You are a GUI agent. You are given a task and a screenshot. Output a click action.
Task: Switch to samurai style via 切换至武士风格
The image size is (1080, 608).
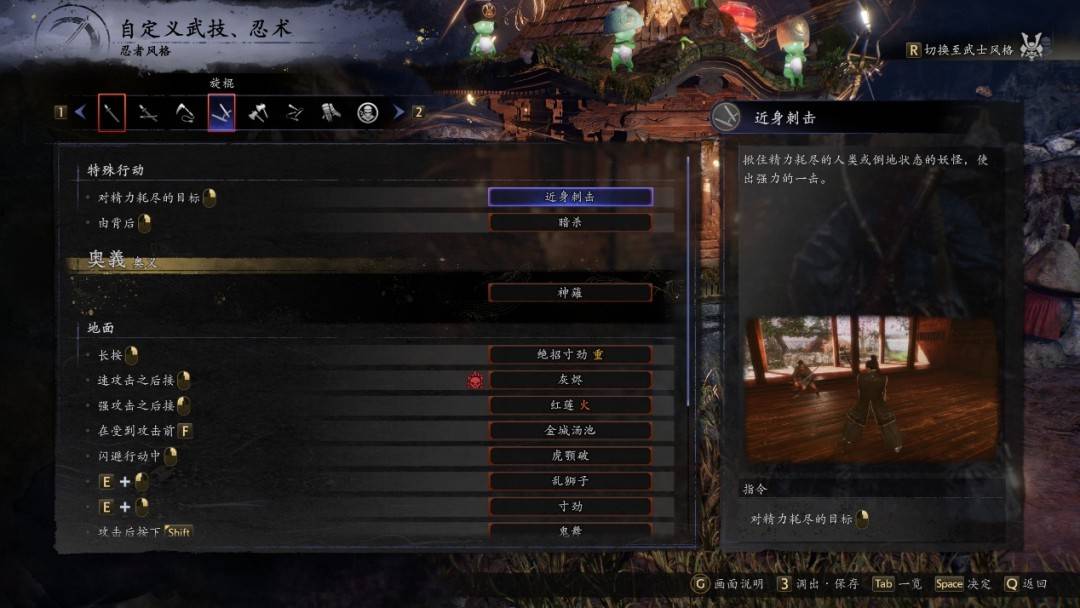(968, 49)
